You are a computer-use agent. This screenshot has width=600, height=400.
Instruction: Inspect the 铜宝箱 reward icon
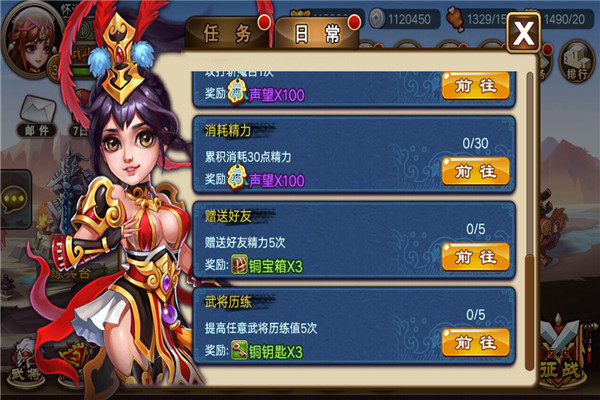click(x=240, y=265)
